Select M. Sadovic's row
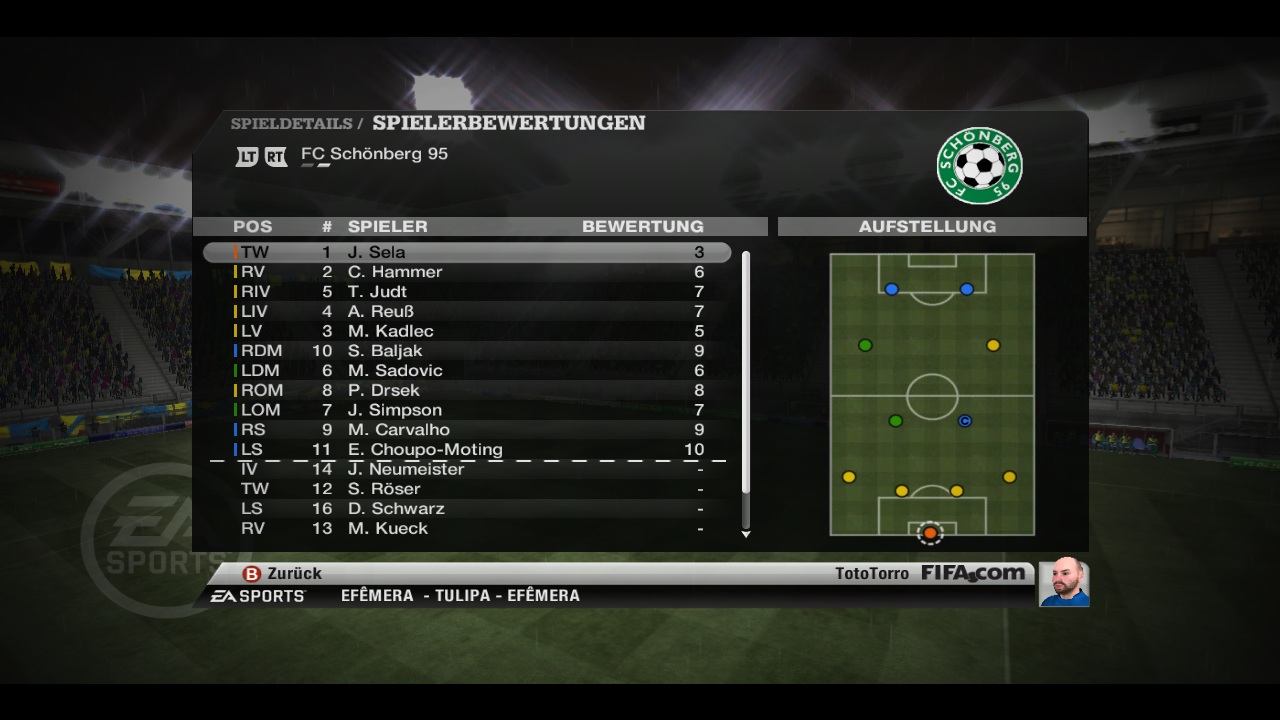Image resolution: width=1280 pixels, height=720 pixels. tap(466, 370)
